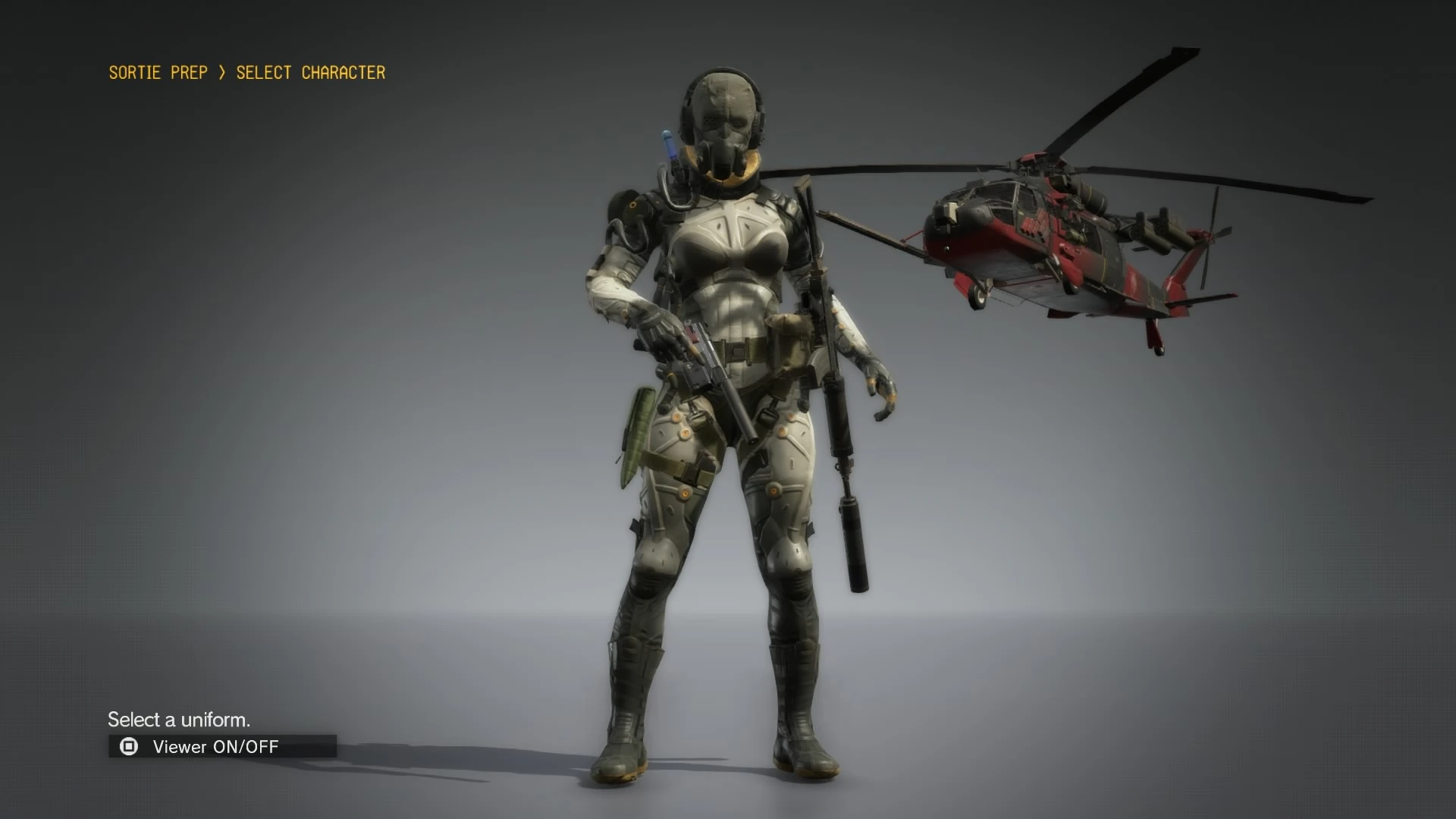
Task: Click the SORTIE PREP menu entry
Action: click(158, 72)
